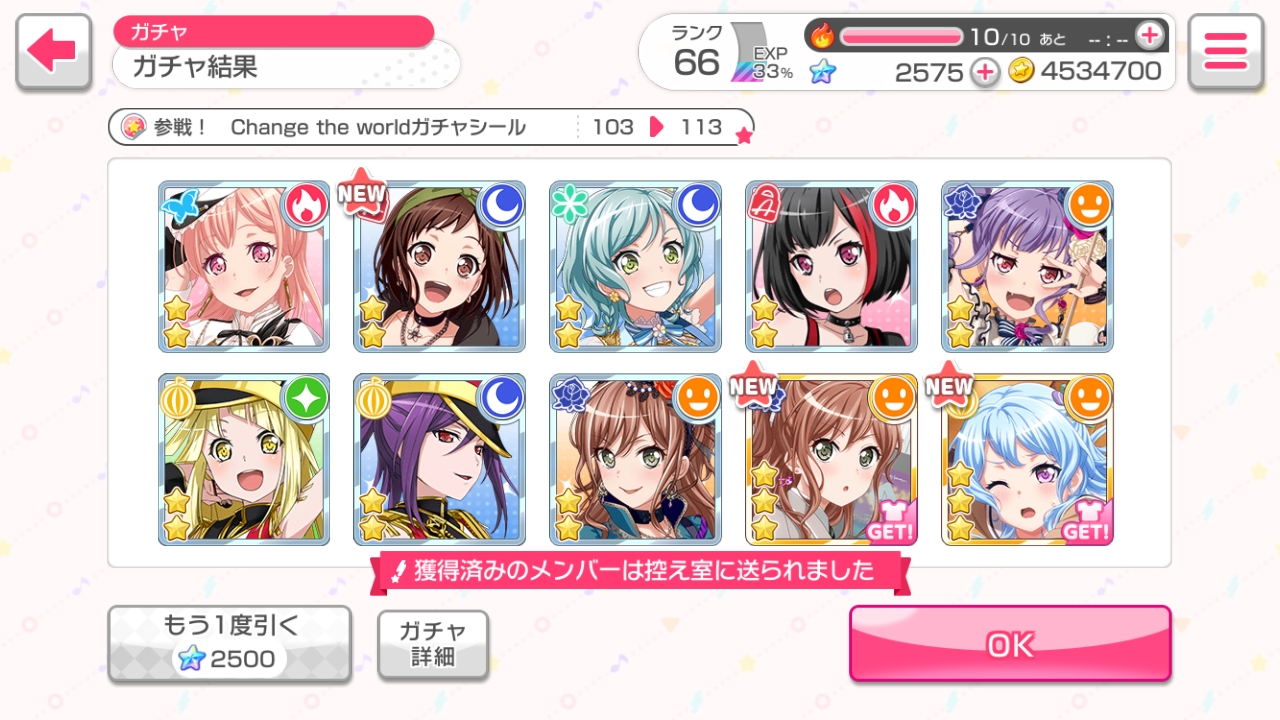Add more star gems with plus button
The height and width of the screenshot is (720, 1280).
tap(985, 72)
